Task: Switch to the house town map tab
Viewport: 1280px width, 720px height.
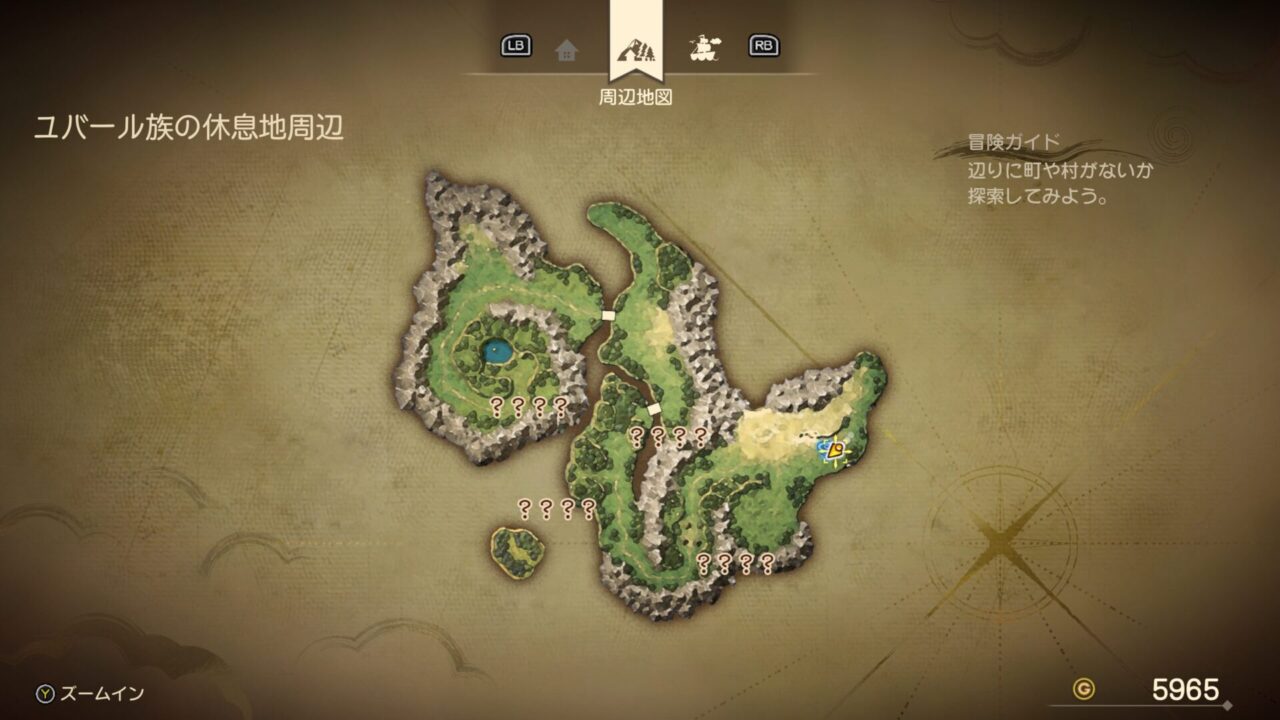Action: pos(567,49)
